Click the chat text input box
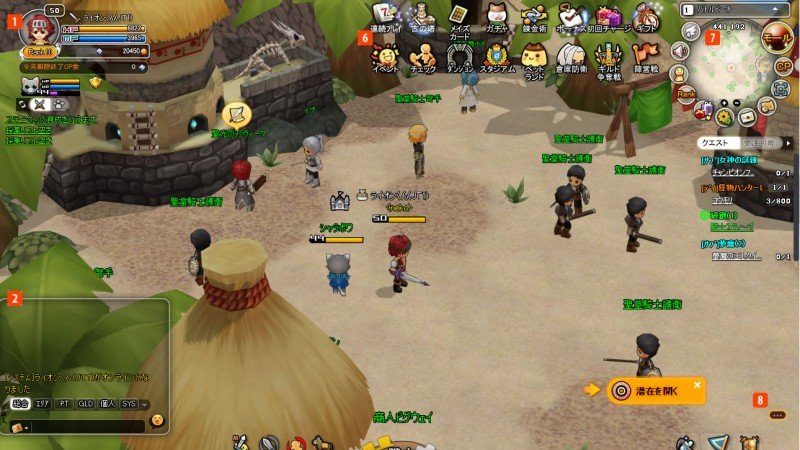The height and width of the screenshot is (450, 800). [85, 426]
